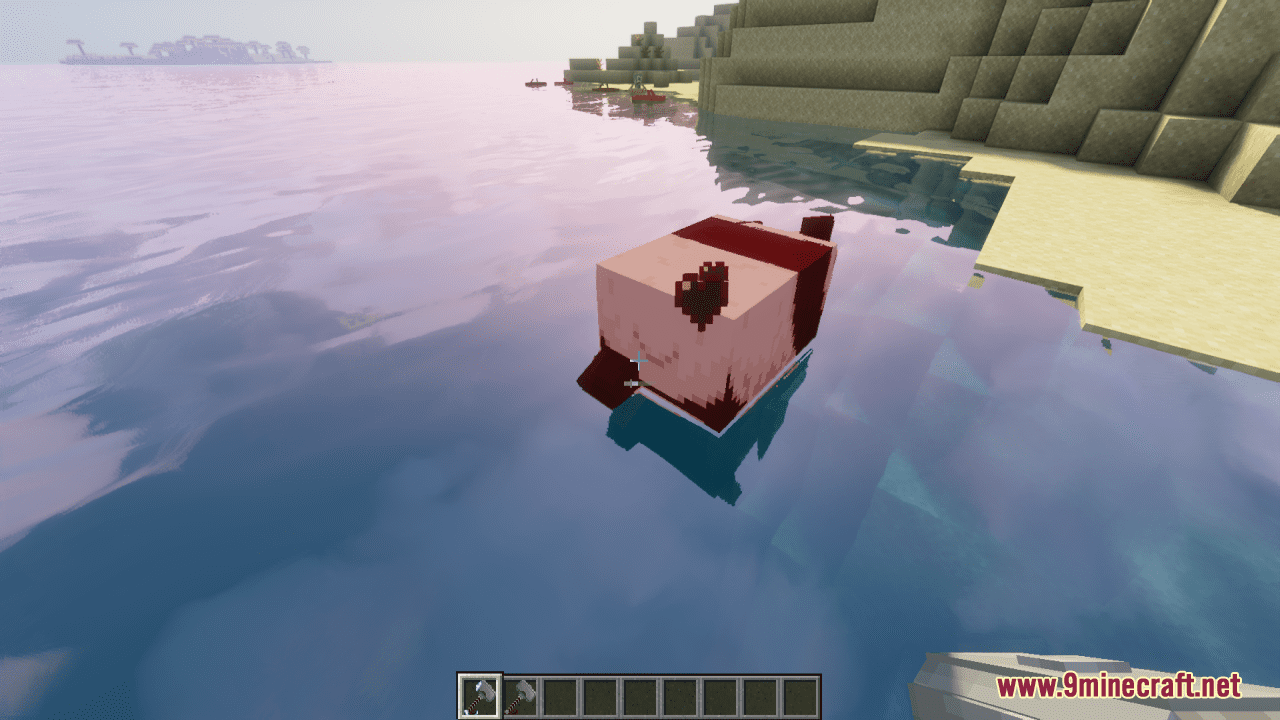Click the empty sixth hotbar slot
The width and height of the screenshot is (1280, 720).
tap(678, 697)
